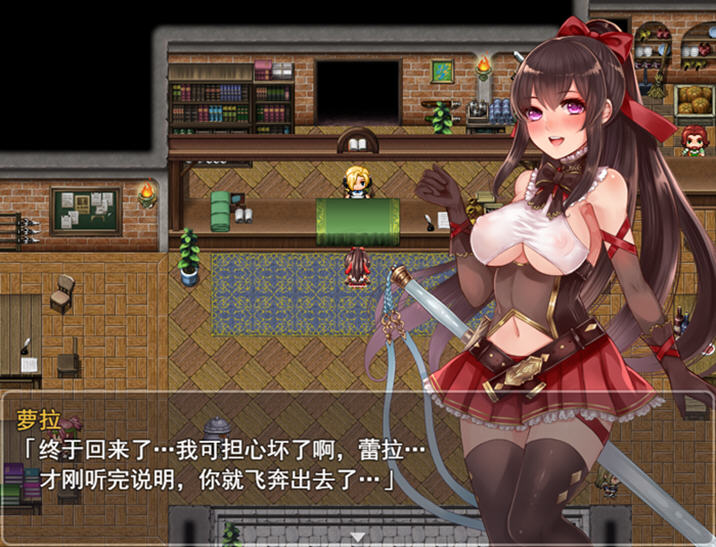
Task: Click the dialogue continue arrow indicator
Action: (x=358, y=537)
